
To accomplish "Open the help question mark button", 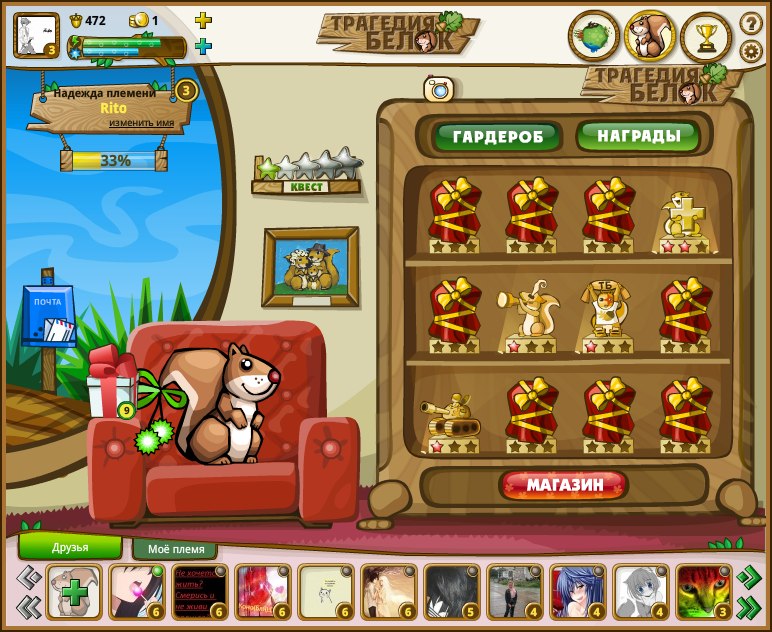I will coord(751,23).
